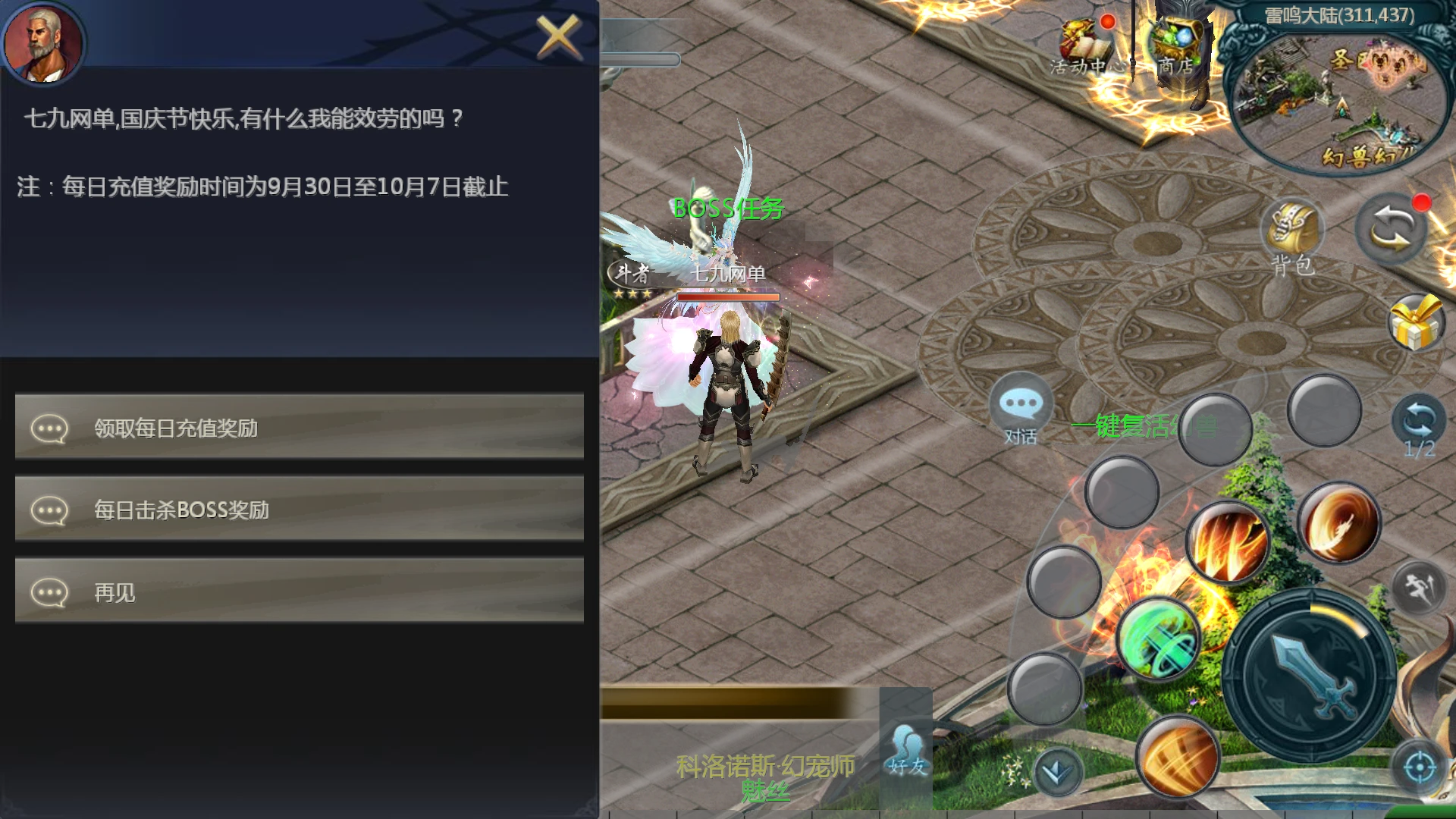Close the NPC dialogue panel
Viewport: 1456px width, 819px height.
coord(557,36)
